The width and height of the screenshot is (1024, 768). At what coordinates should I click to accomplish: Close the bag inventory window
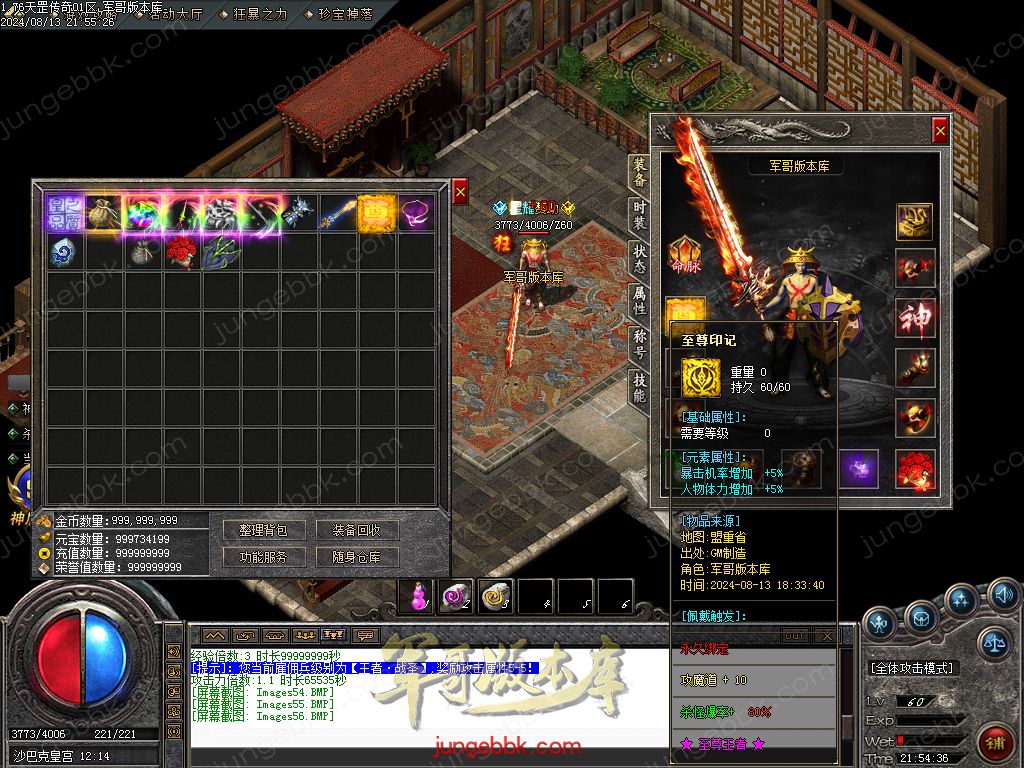(x=460, y=191)
